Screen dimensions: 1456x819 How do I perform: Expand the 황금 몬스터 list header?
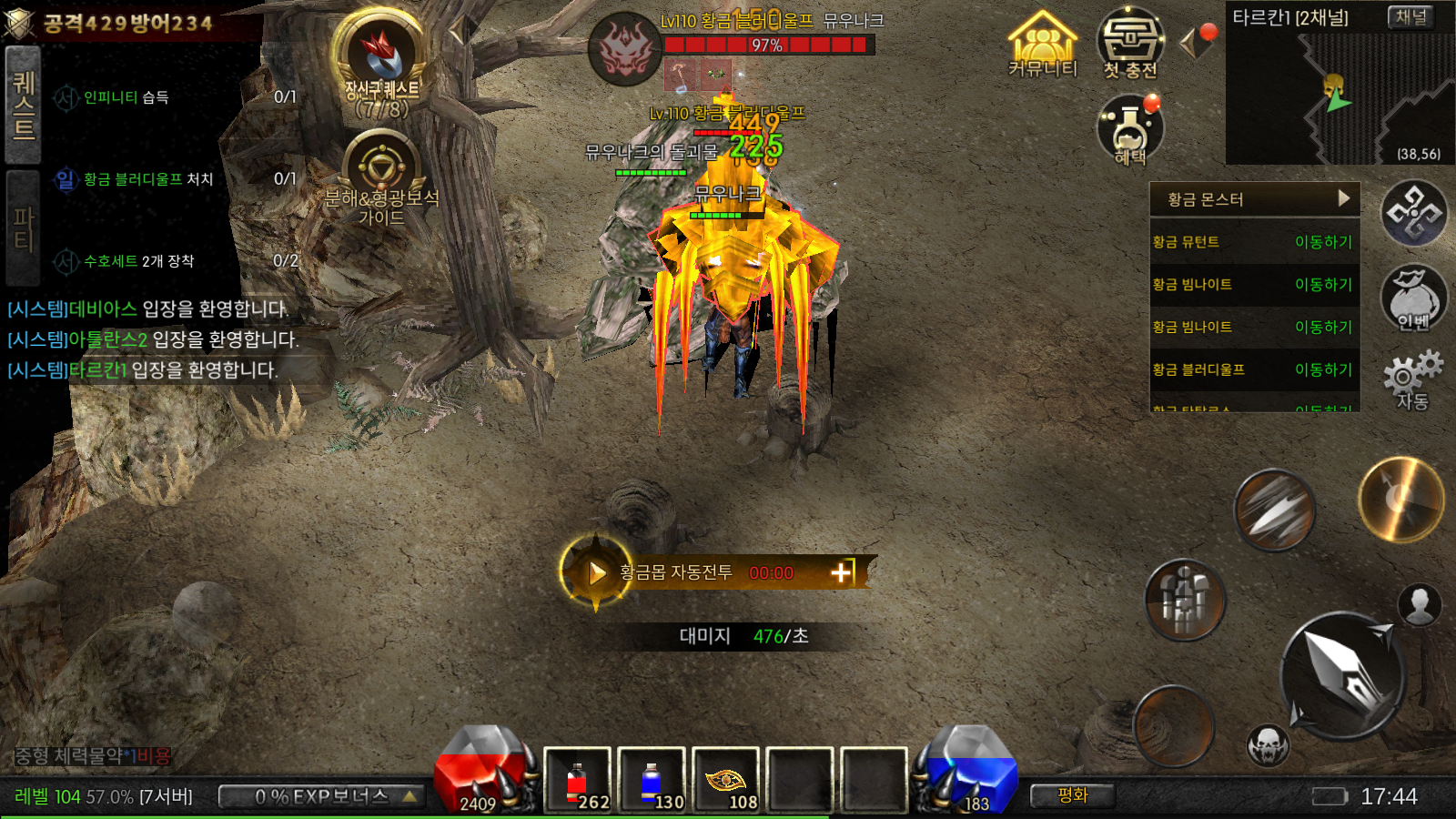point(1255,199)
